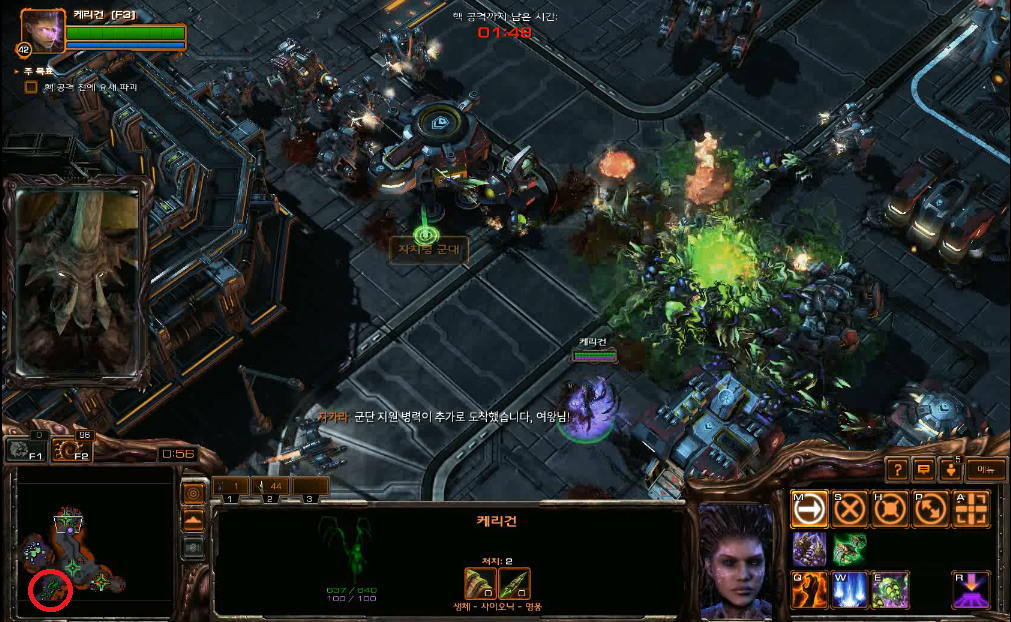The height and width of the screenshot is (622, 1011).
Task: Choose the Patrol command
Action: (x=931, y=509)
